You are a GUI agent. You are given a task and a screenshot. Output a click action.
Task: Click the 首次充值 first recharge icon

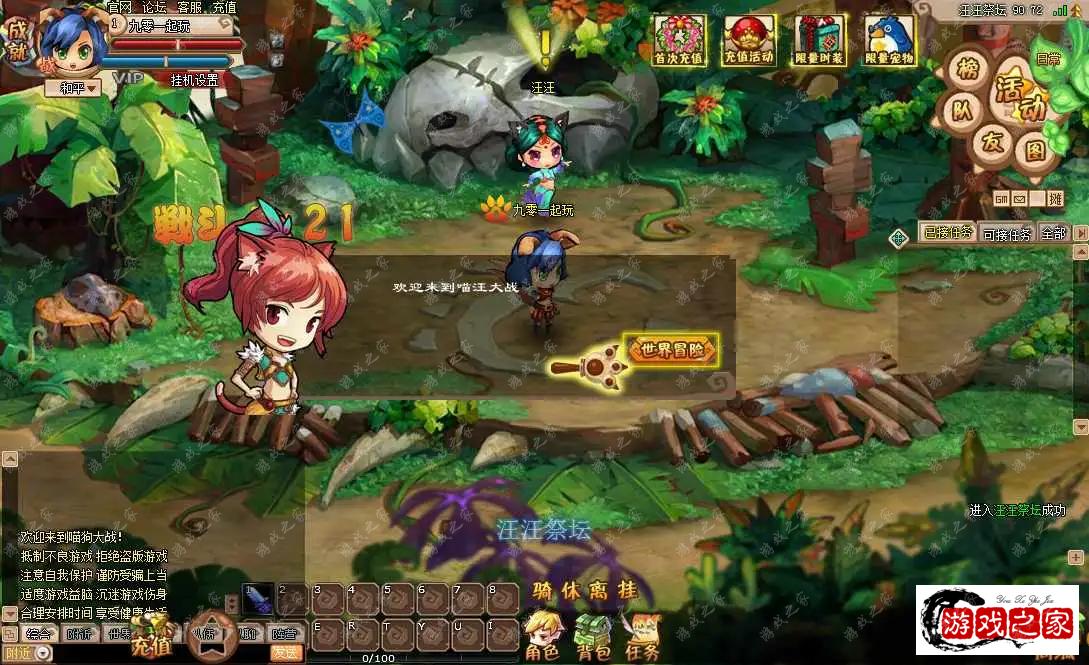(x=679, y=40)
